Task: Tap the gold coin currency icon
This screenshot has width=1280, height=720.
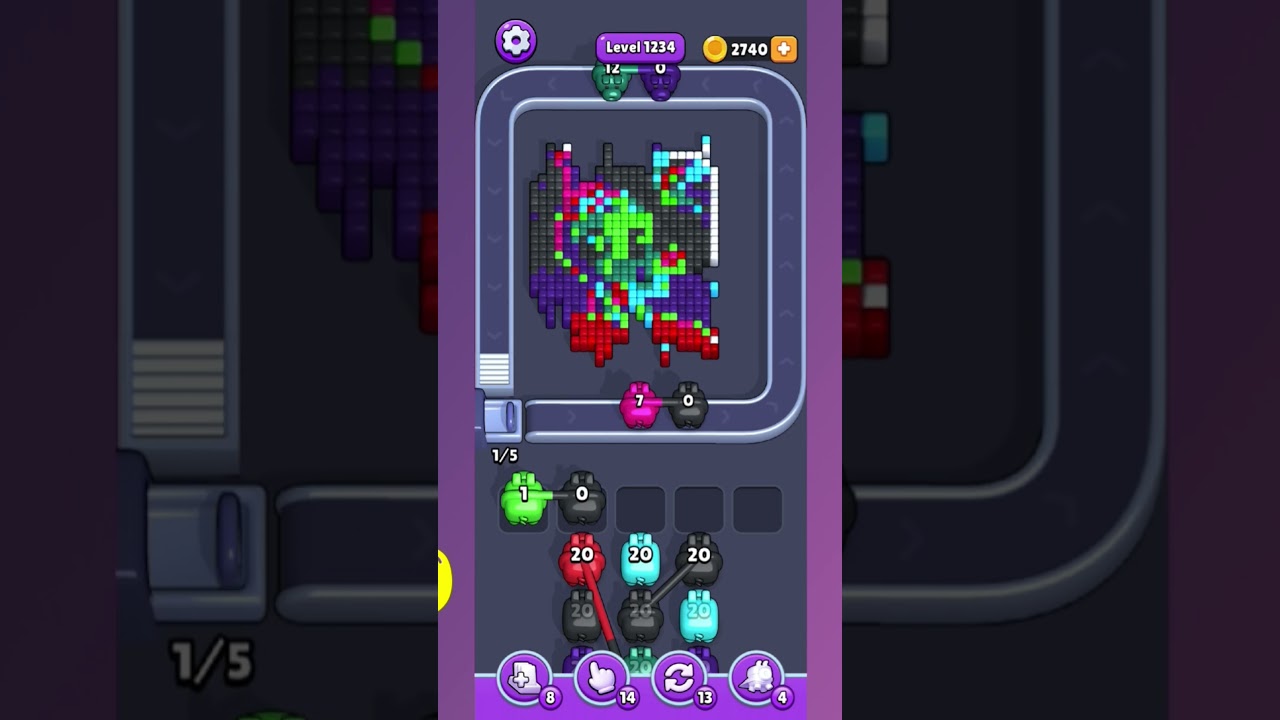Action: point(716,49)
